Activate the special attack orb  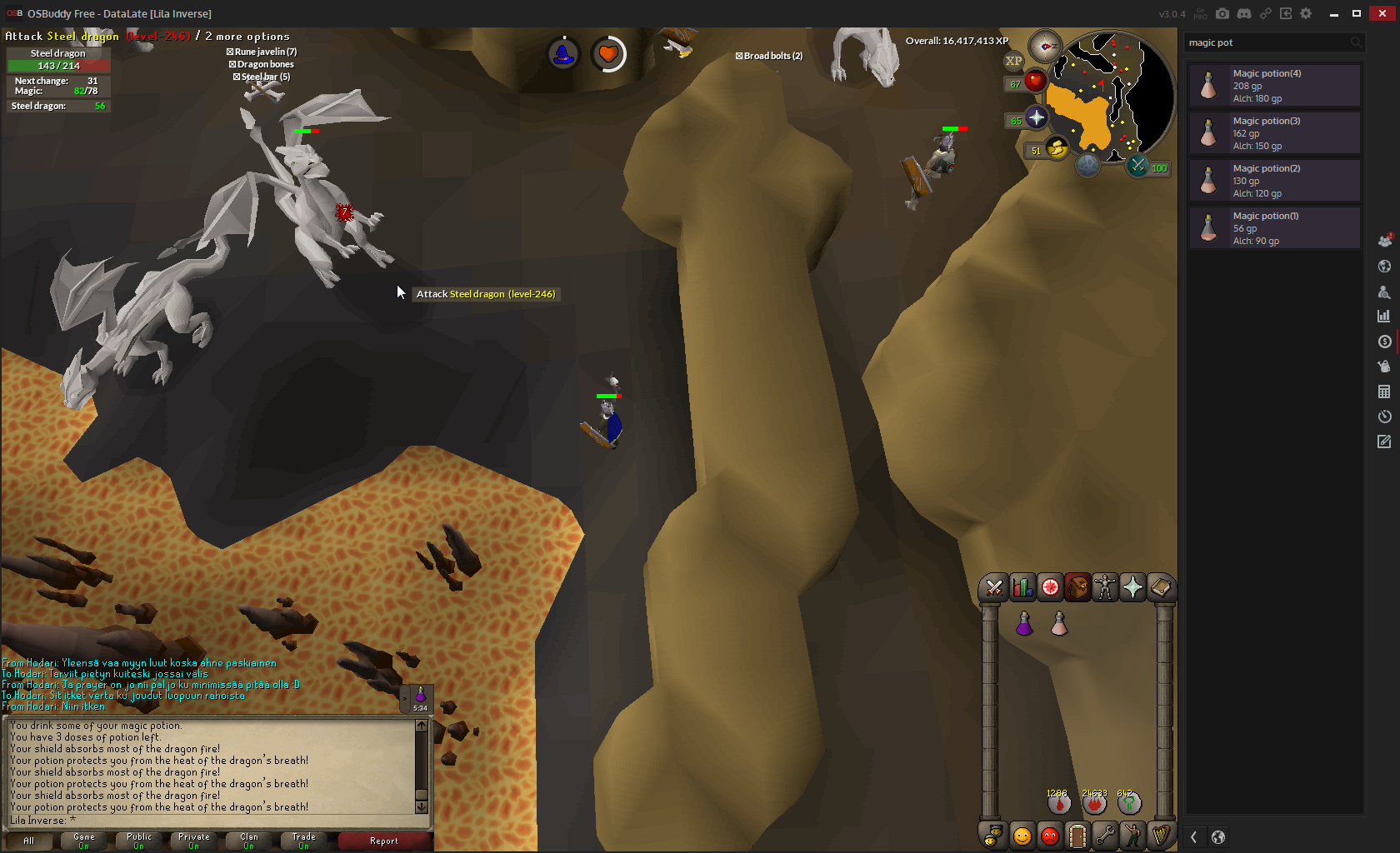click(1138, 166)
